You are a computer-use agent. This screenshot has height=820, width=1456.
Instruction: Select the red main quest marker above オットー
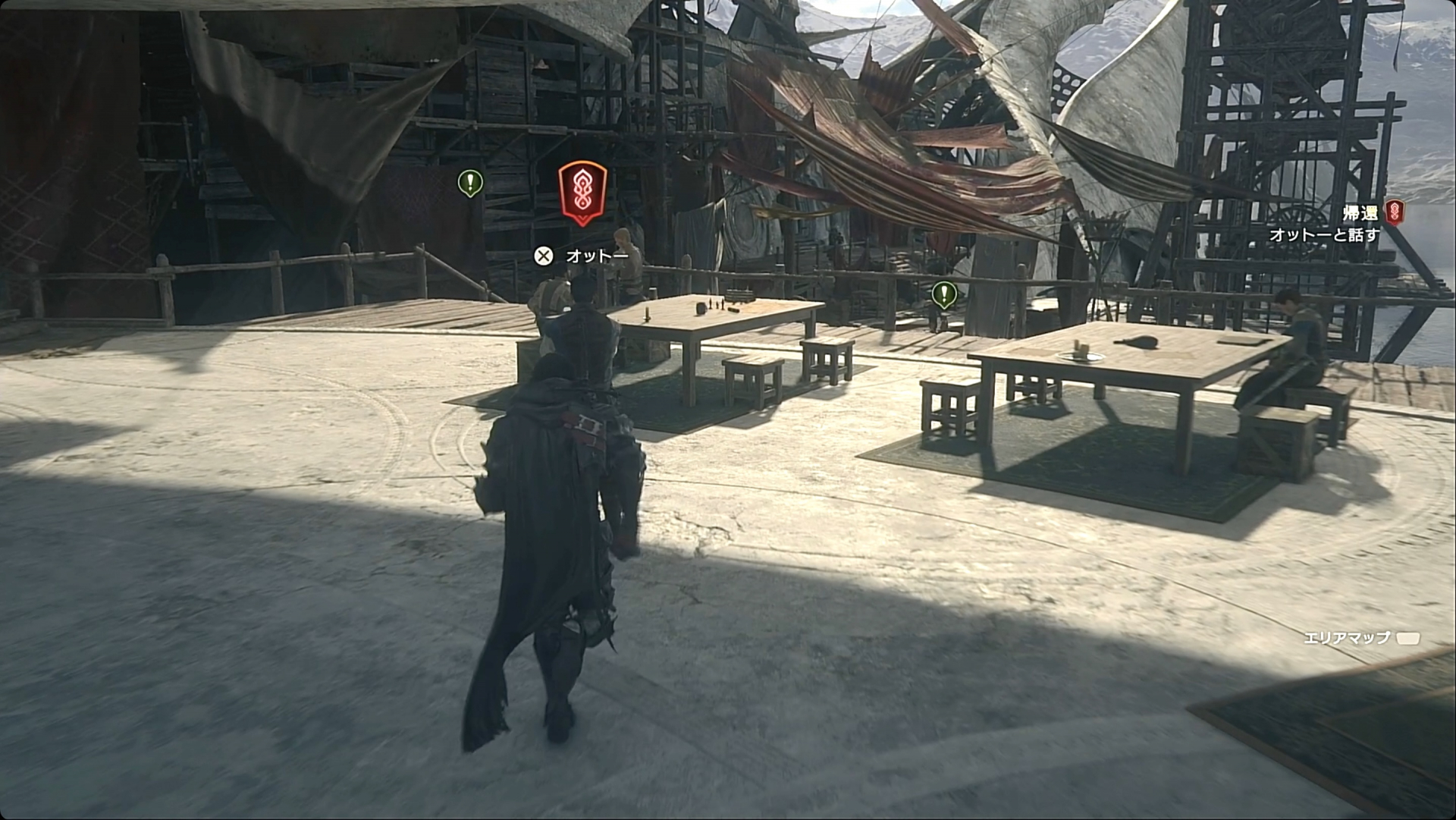coord(582,193)
